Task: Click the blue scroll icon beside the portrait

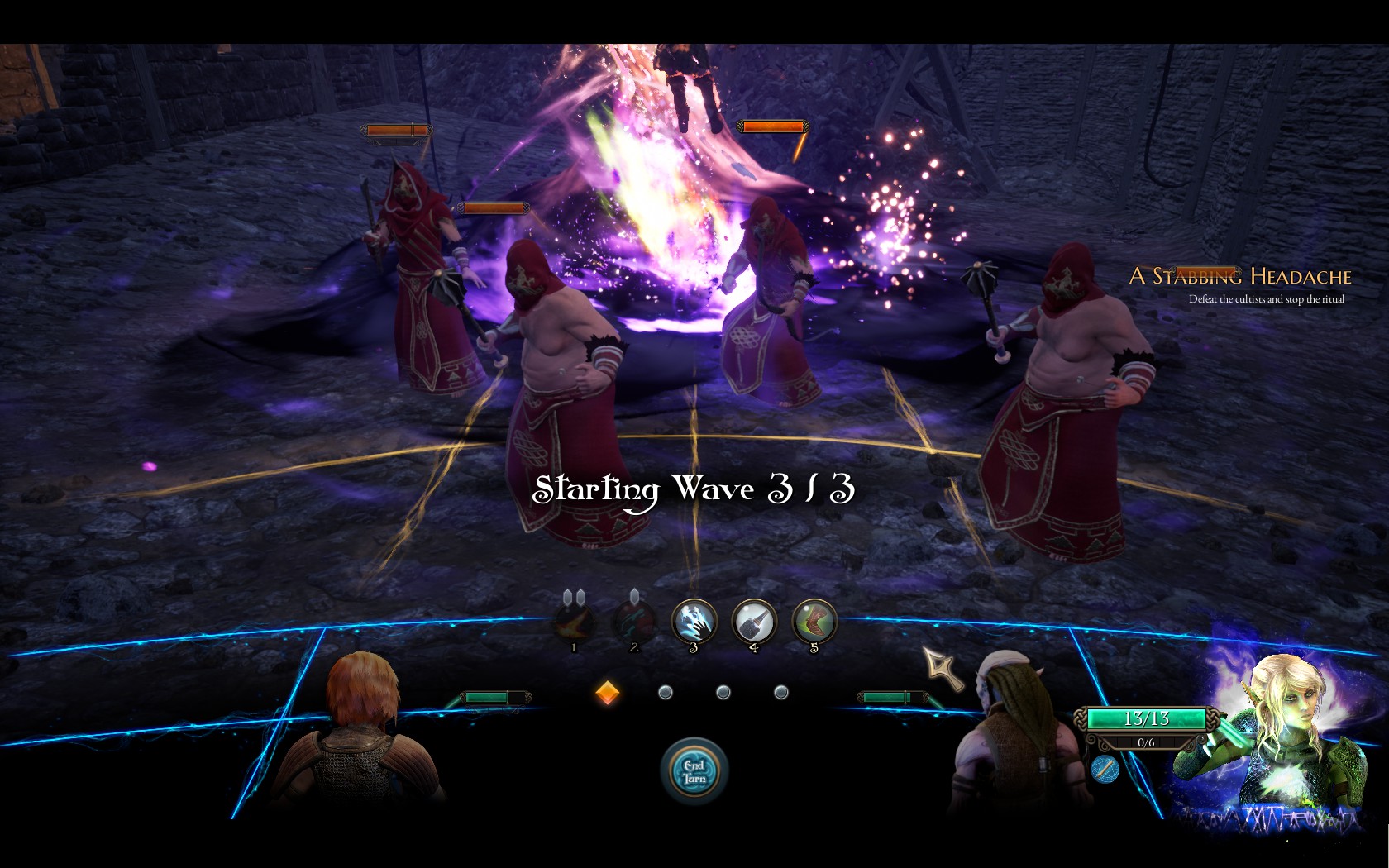Action: coord(1105,770)
